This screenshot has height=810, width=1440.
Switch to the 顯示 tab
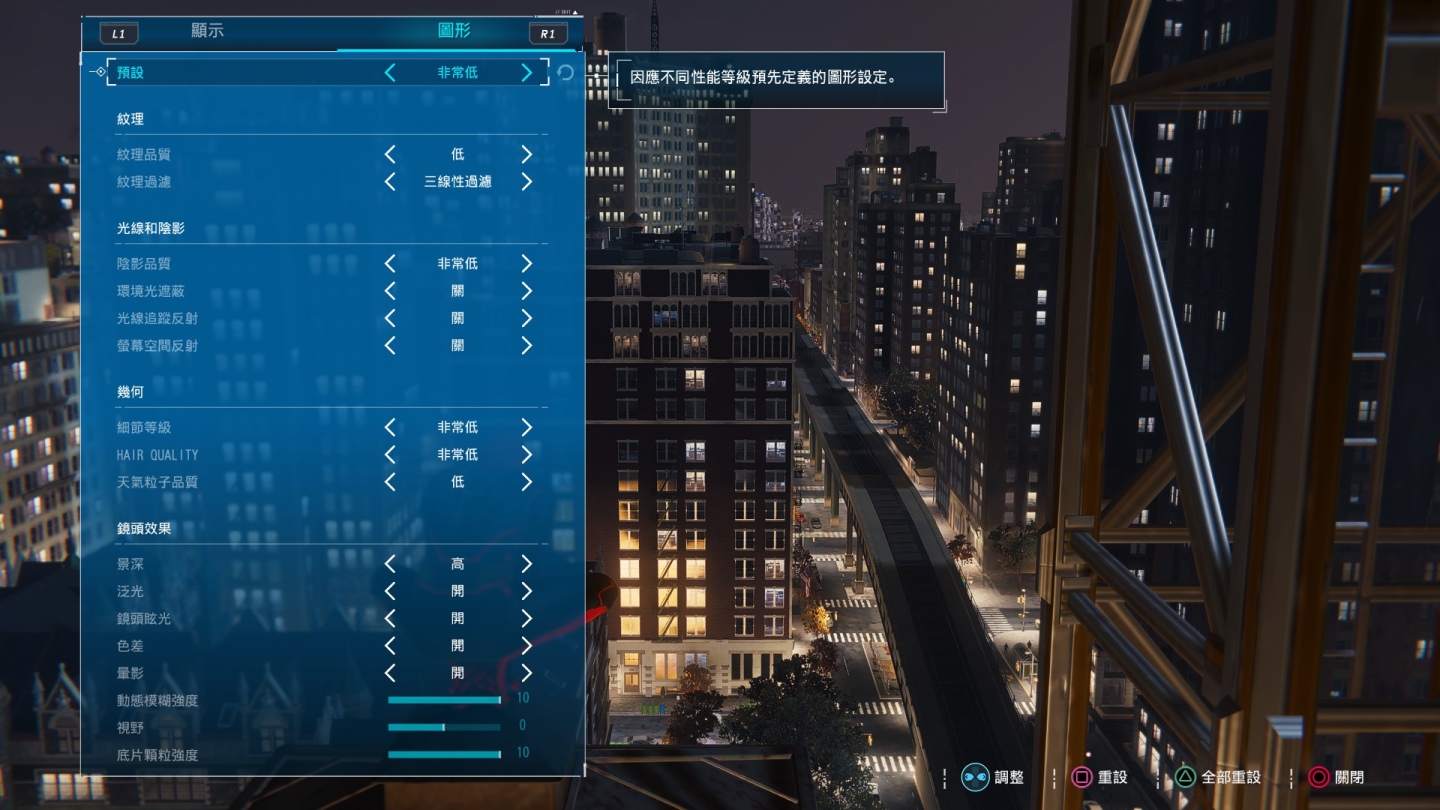pos(207,31)
